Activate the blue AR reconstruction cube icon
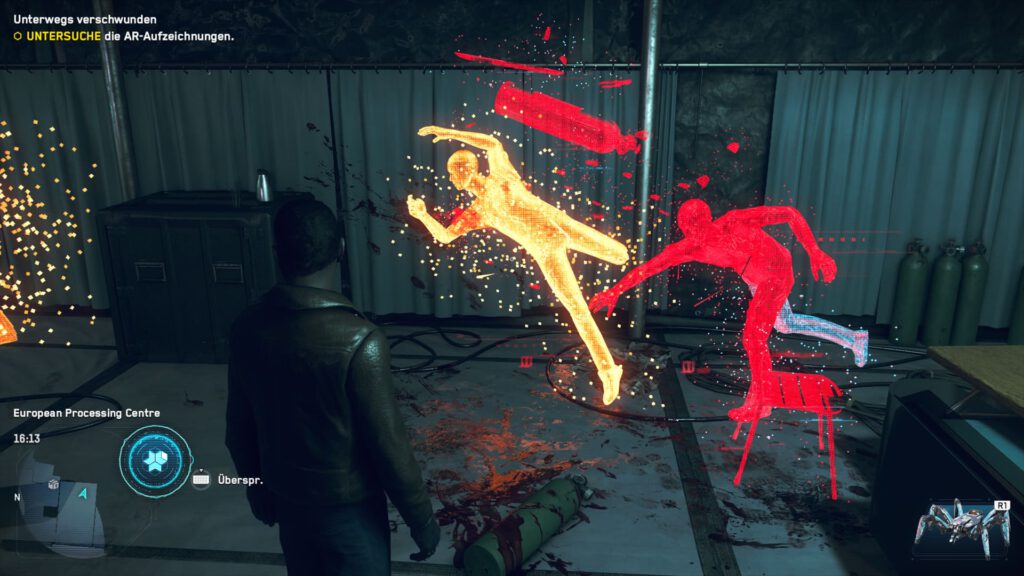 155,460
